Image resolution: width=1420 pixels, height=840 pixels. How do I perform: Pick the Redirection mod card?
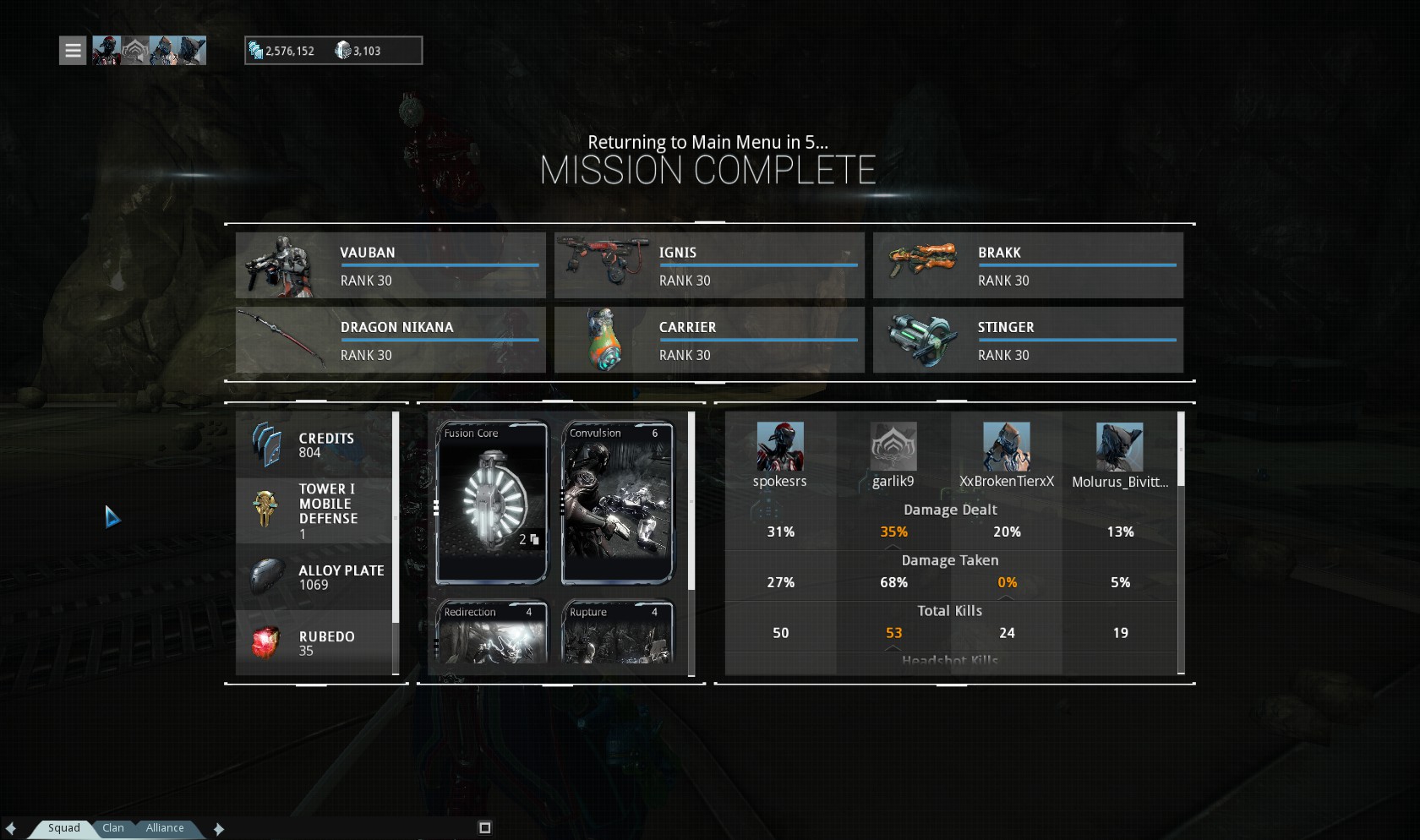[491, 632]
